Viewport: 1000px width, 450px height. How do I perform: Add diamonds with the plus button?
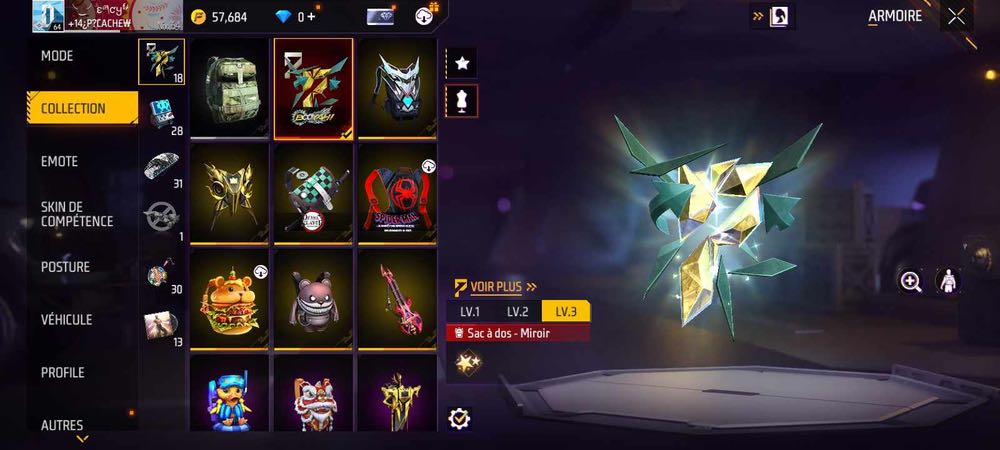point(311,17)
